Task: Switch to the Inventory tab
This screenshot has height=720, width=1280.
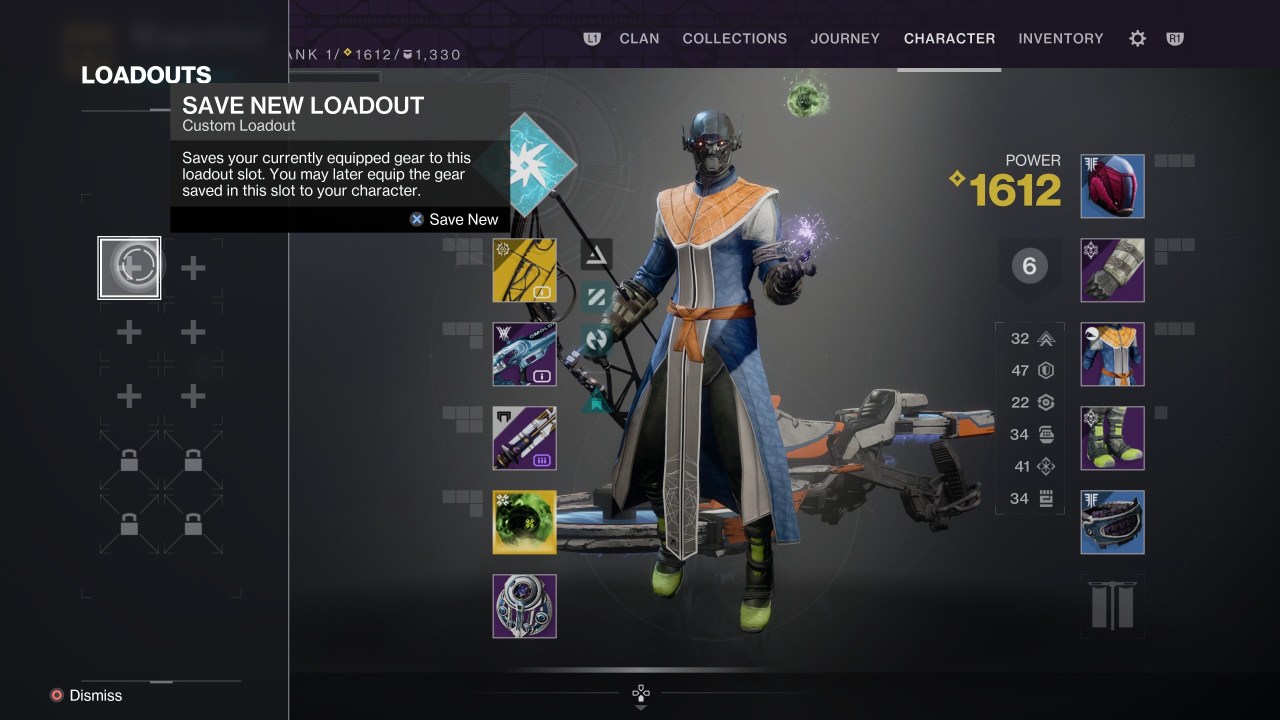Action: tap(1061, 38)
